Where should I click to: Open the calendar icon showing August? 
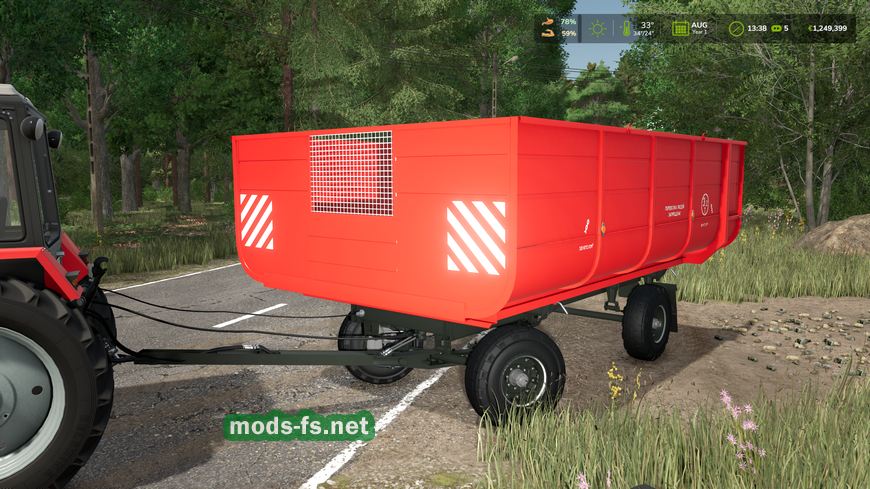(680, 28)
